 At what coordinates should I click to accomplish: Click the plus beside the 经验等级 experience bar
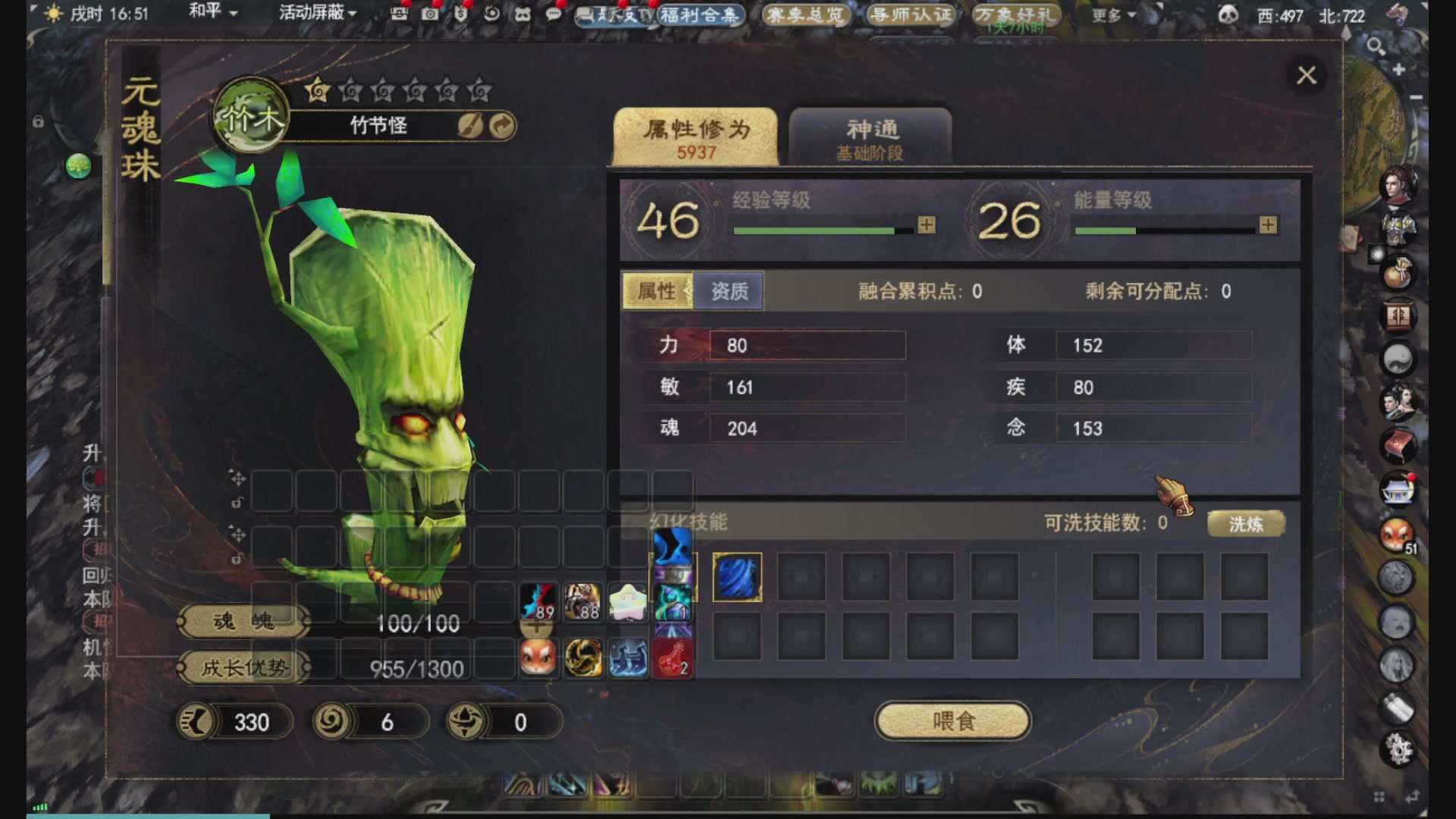click(x=926, y=225)
